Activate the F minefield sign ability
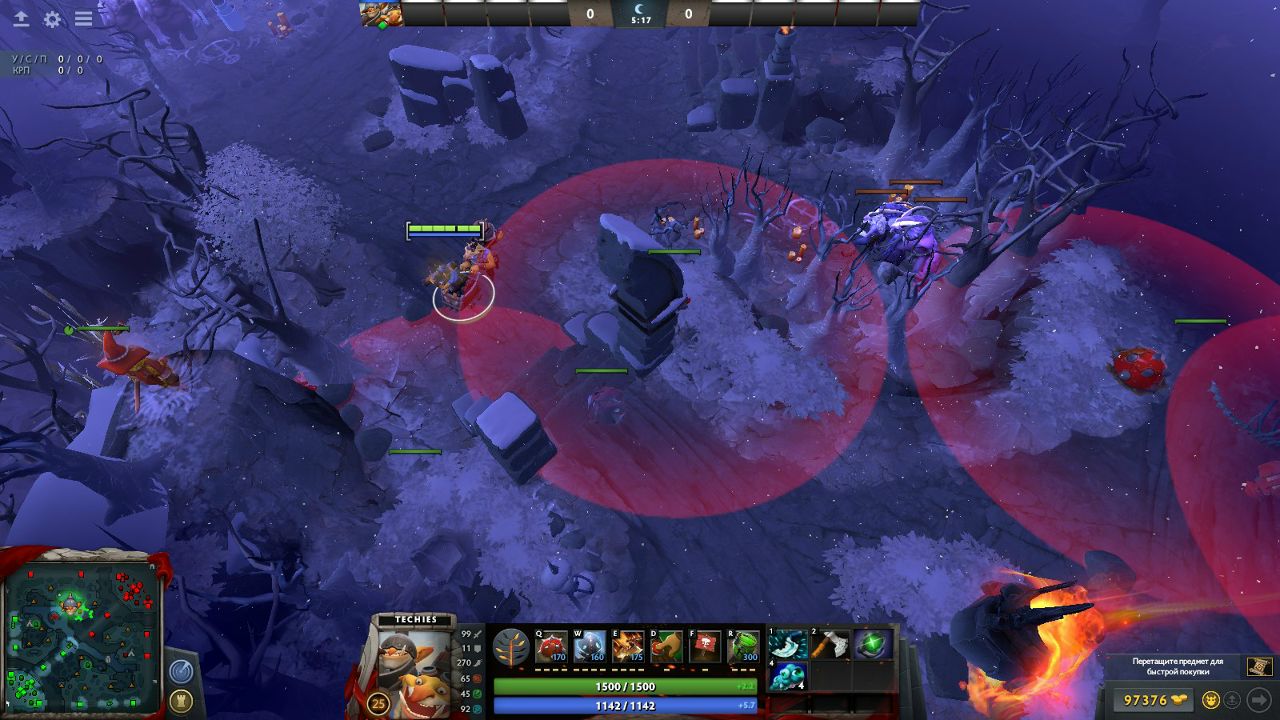 click(x=706, y=647)
